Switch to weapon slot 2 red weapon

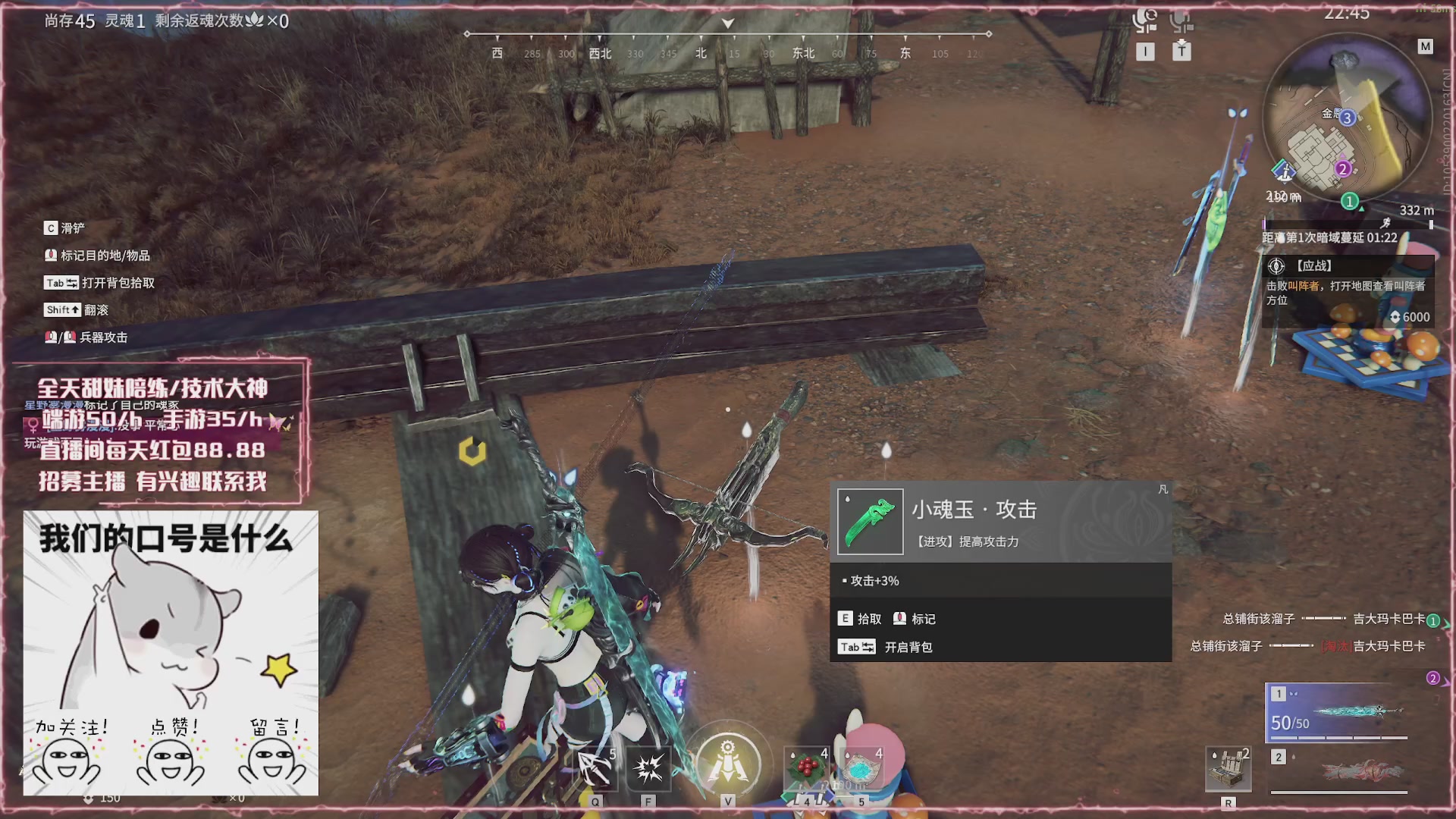(x=1338, y=771)
